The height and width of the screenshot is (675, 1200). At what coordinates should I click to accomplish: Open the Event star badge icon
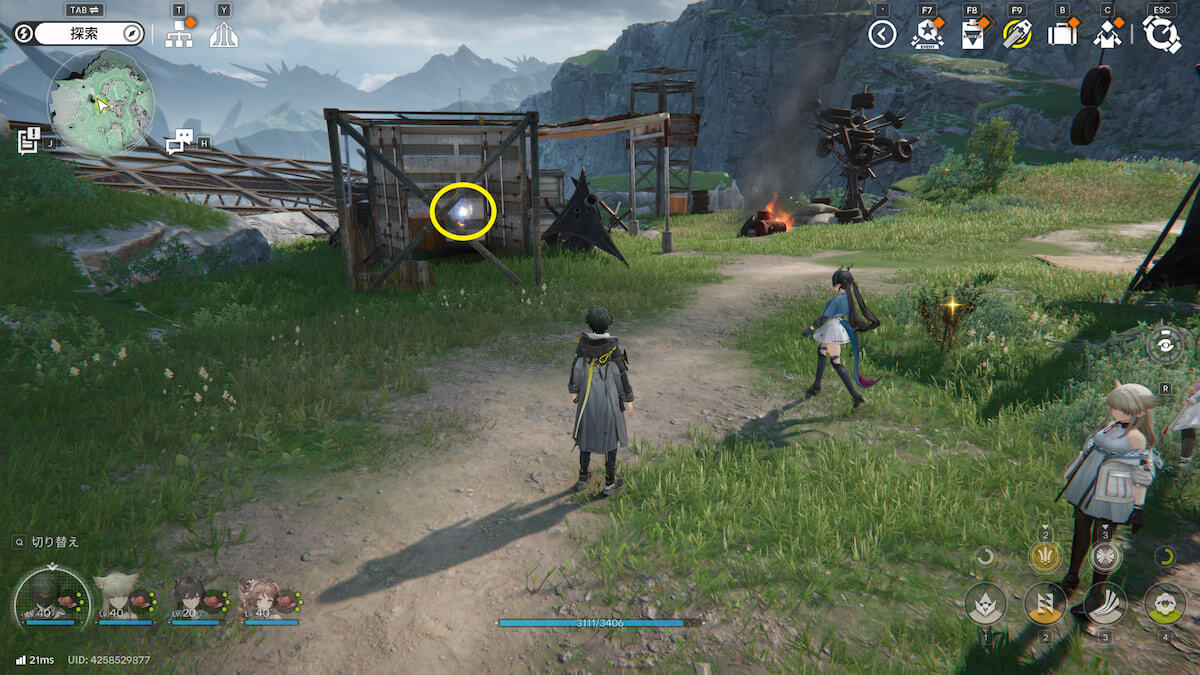[927, 34]
